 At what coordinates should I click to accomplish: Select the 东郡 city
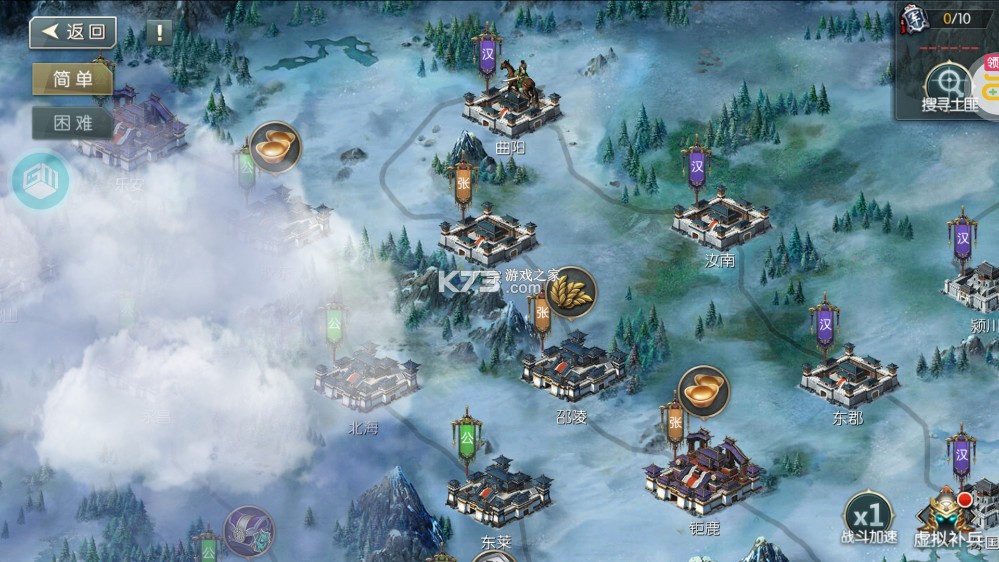tap(848, 377)
